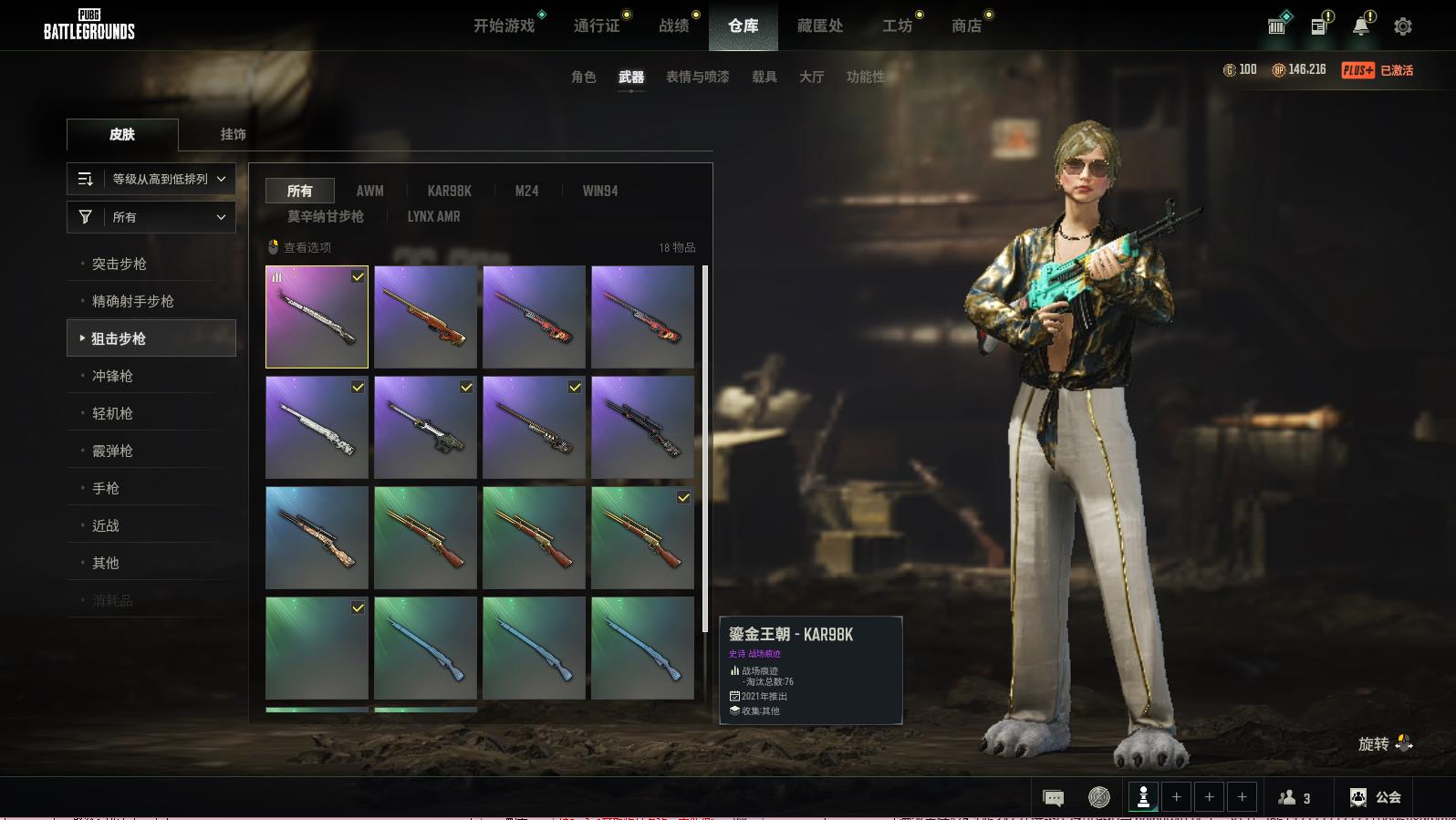Select the pink-background Kar98k skin tile

[317, 317]
